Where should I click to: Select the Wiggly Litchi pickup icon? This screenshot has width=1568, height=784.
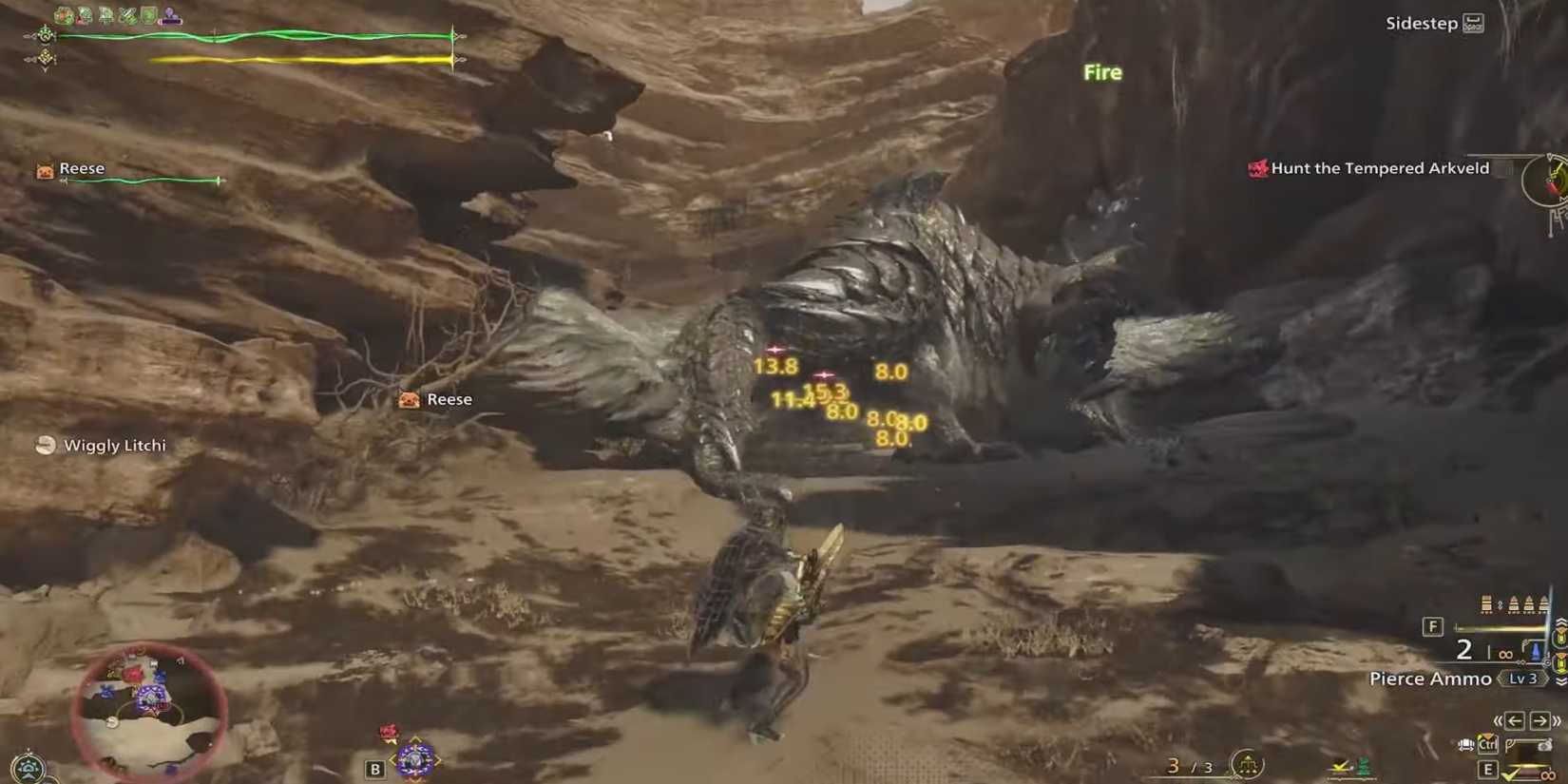pos(45,445)
